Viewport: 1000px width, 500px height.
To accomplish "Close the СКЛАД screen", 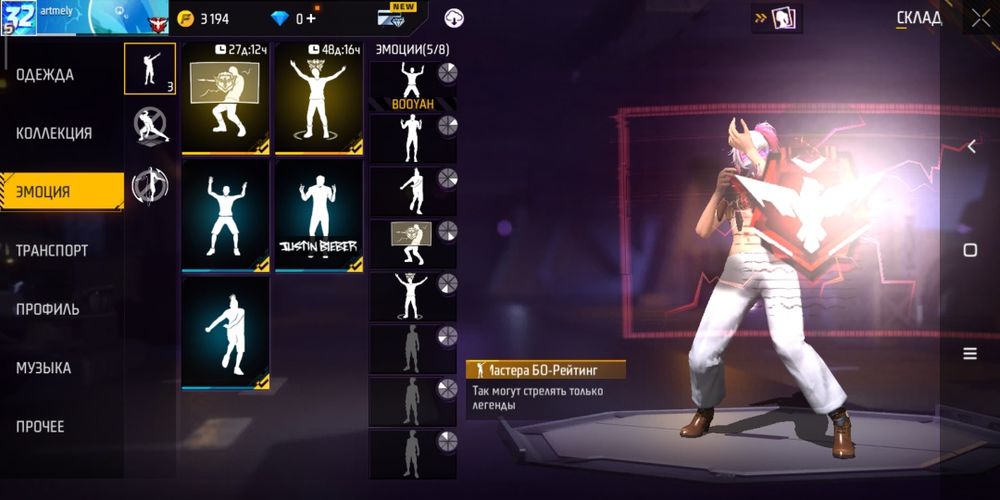I will (978, 17).
